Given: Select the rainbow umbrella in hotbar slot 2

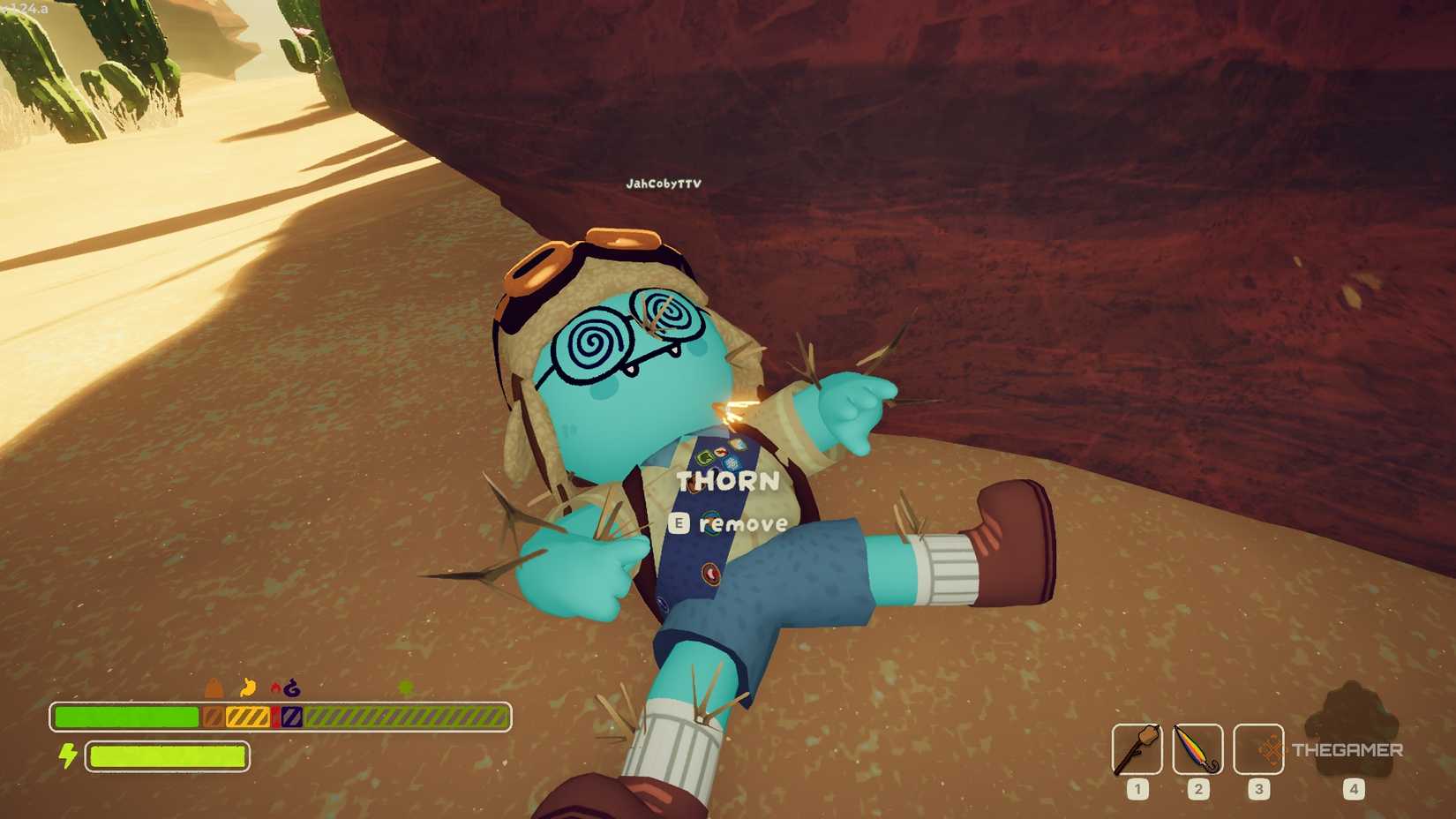Looking at the screenshot, I should [1197, 750].
